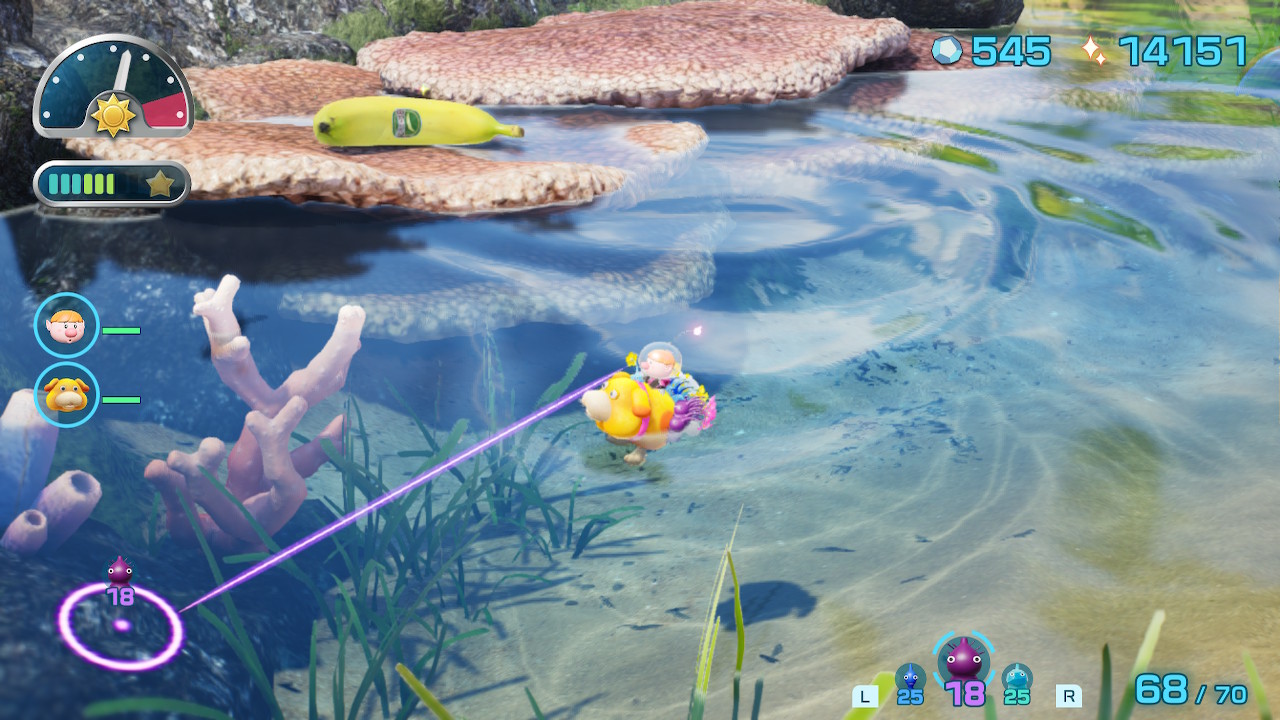Viewport: 1280px width, 720px height.
Task: Click Oatchi the dog's portrait
Action: click(x=67, y=395)
